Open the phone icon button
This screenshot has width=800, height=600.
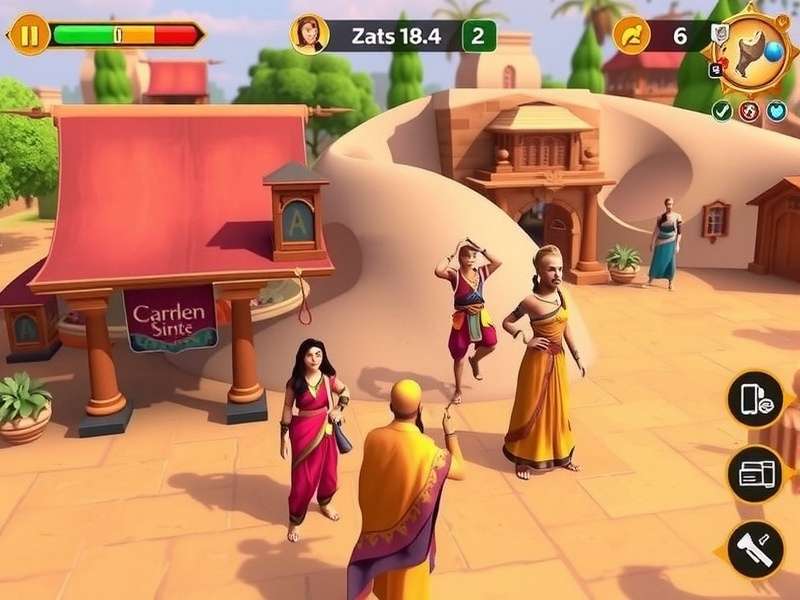tap(755, 398)
